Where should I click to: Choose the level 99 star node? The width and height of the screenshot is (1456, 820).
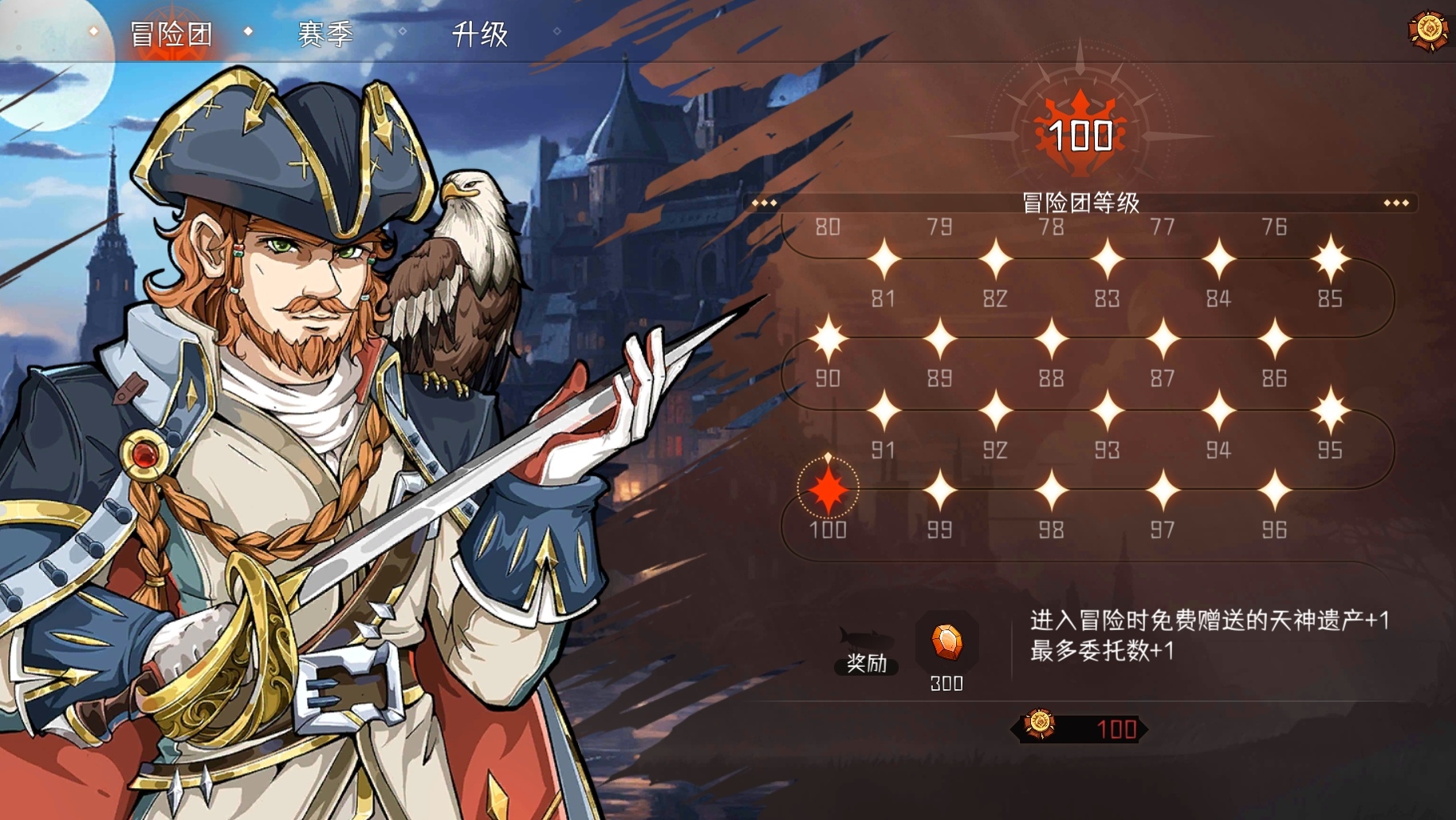coord(939,490)
